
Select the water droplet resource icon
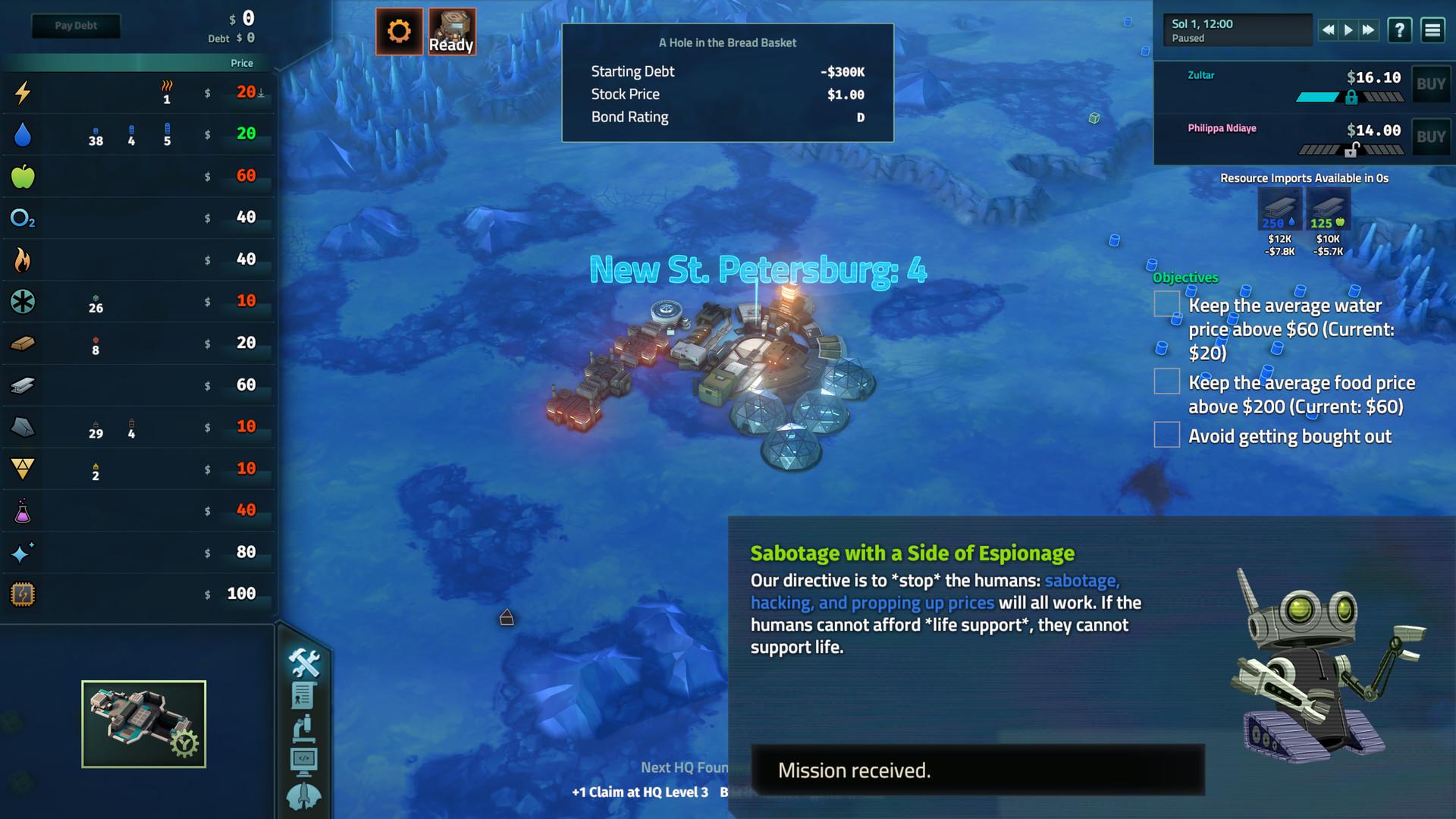coord(22,134)
